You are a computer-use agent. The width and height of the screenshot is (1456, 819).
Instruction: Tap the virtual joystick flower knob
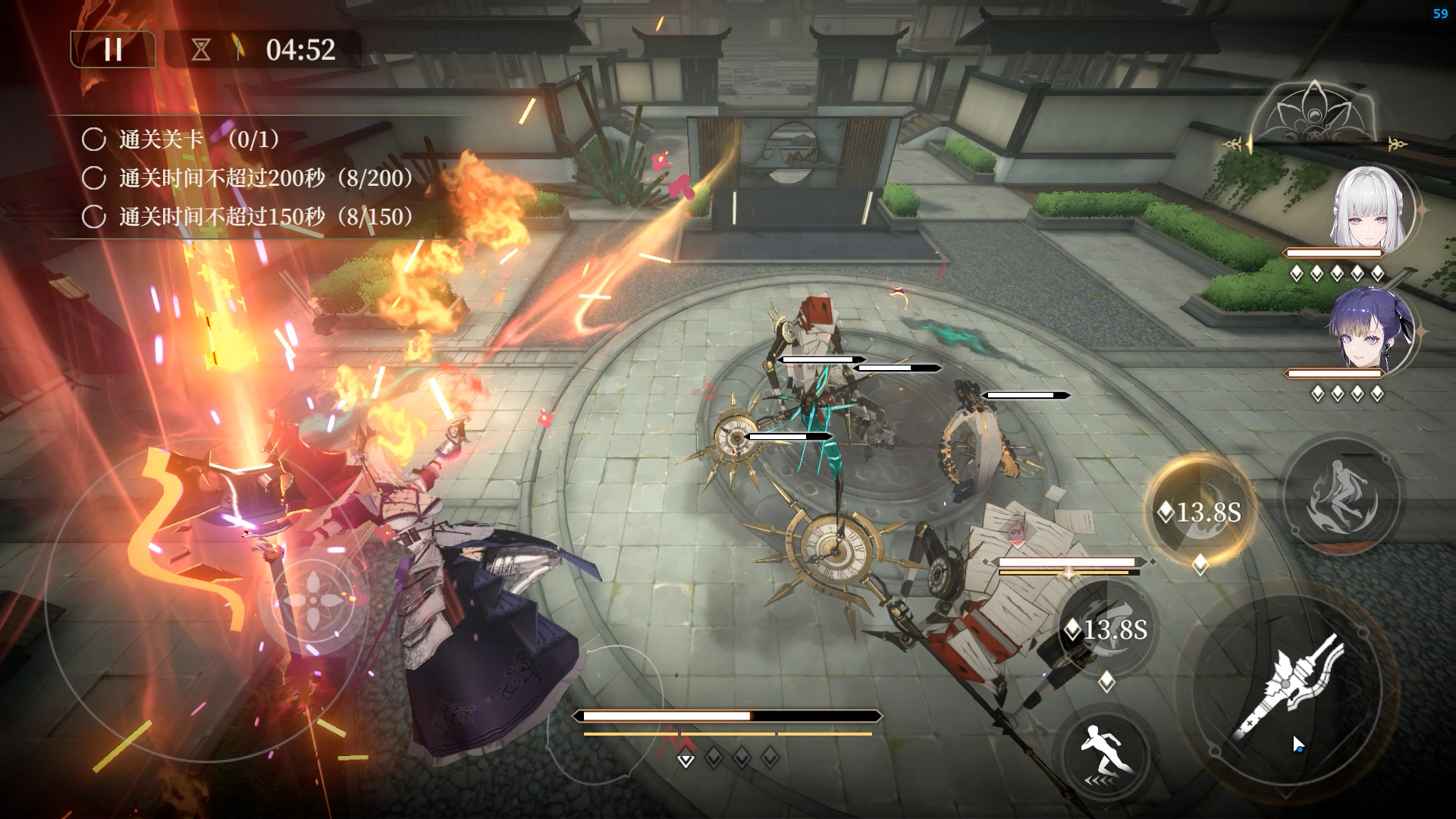(313, 601)
